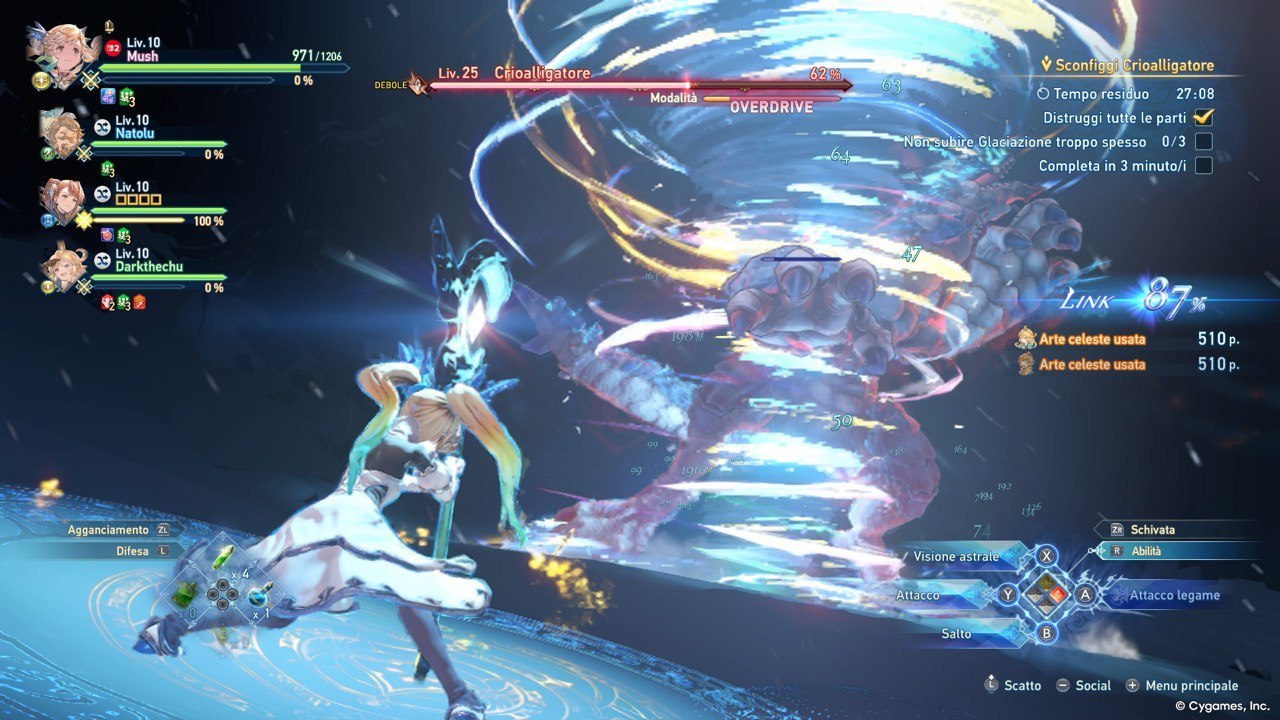Select the green herb pouch item slot

coord(185,596)
